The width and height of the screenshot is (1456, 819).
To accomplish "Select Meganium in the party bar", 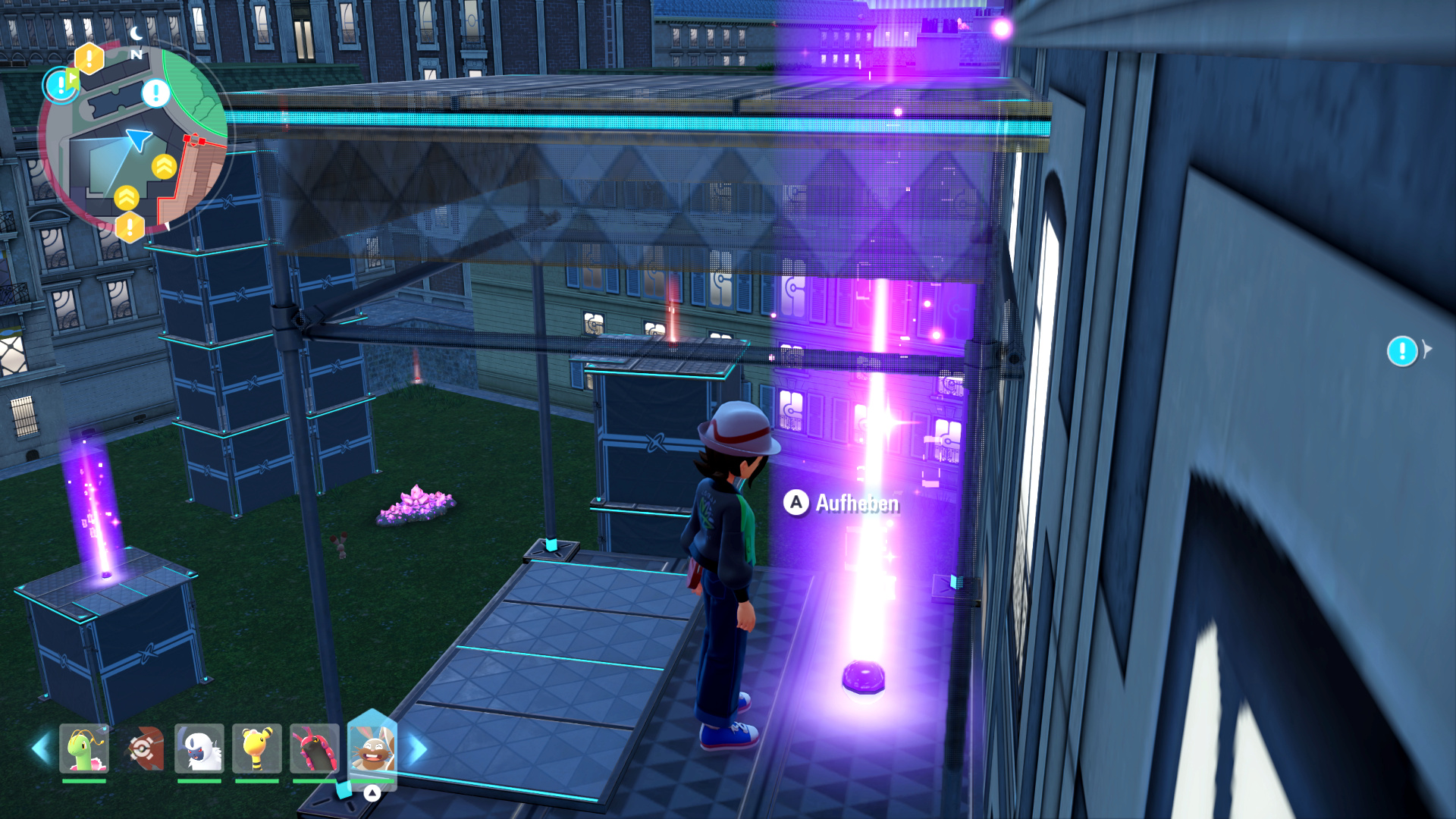I will [84, 748].
